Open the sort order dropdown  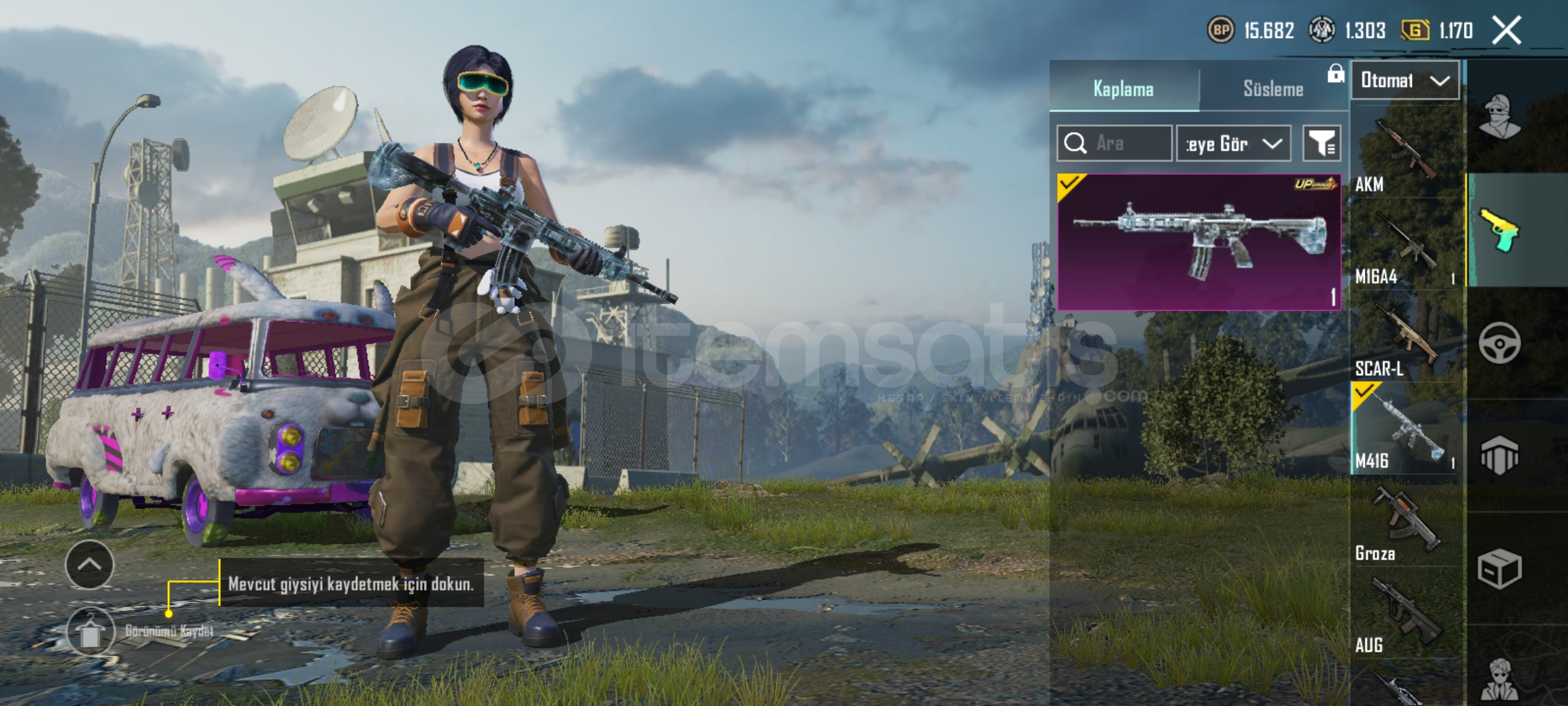click(1233, 143)
